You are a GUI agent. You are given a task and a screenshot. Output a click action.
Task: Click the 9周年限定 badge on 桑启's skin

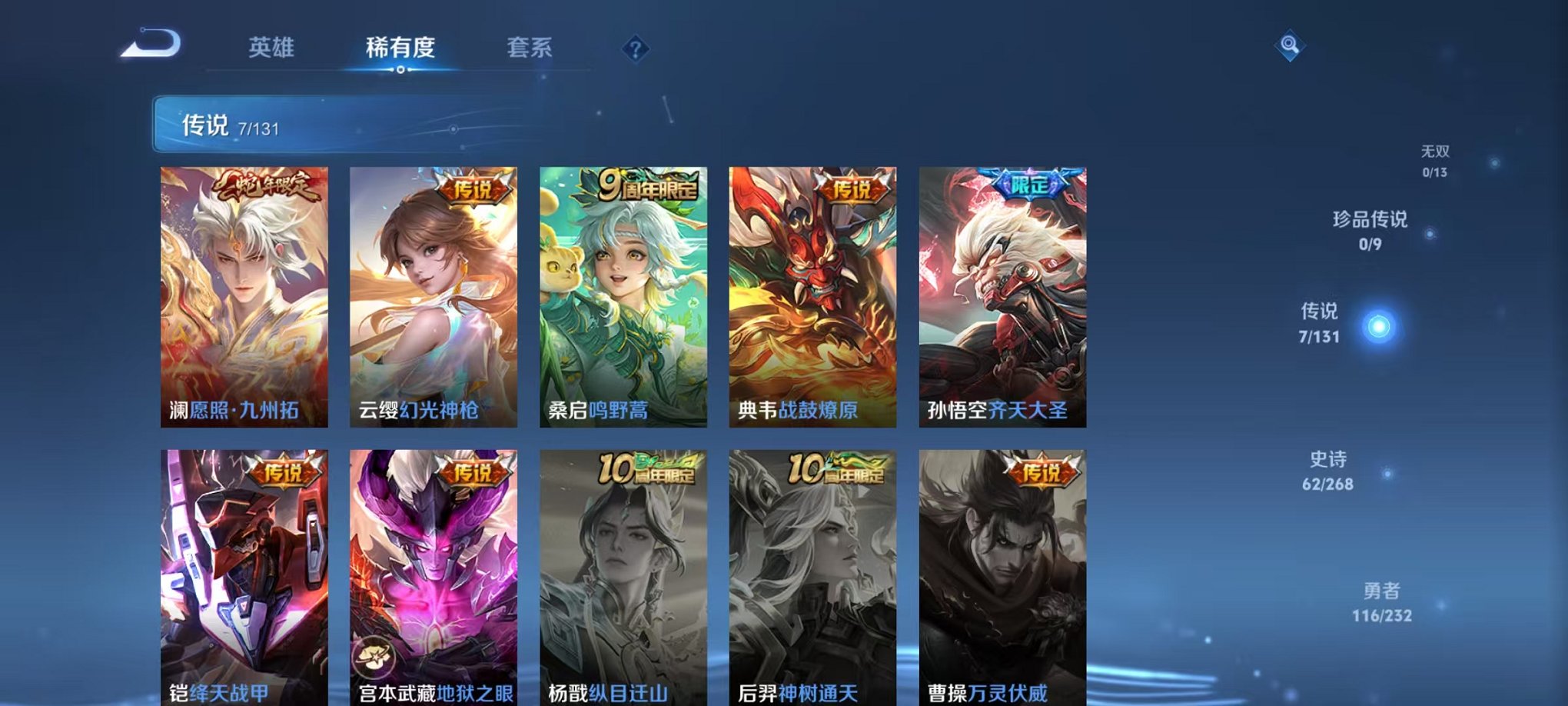649,184
